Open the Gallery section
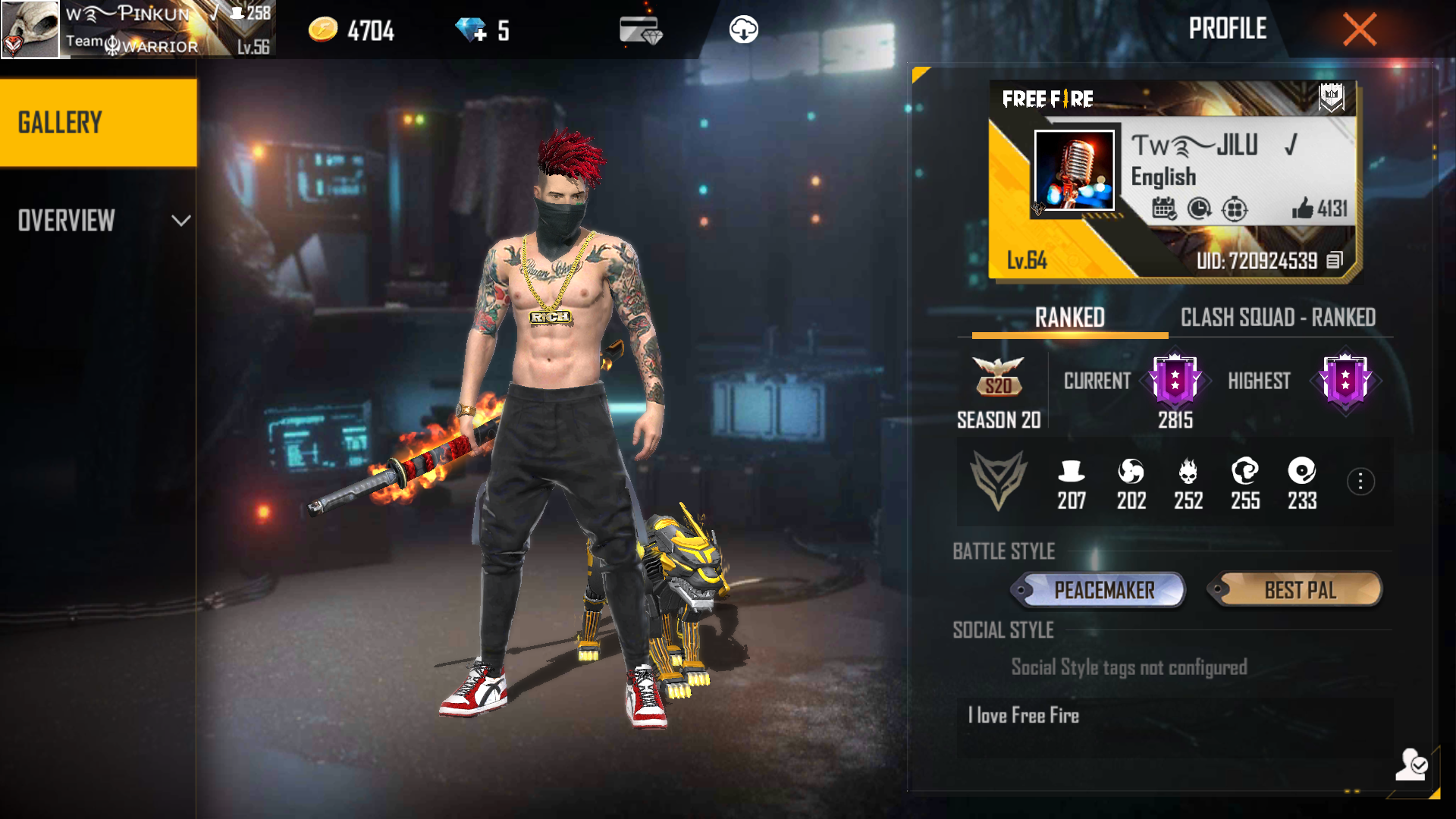 [x=98, y=123]
